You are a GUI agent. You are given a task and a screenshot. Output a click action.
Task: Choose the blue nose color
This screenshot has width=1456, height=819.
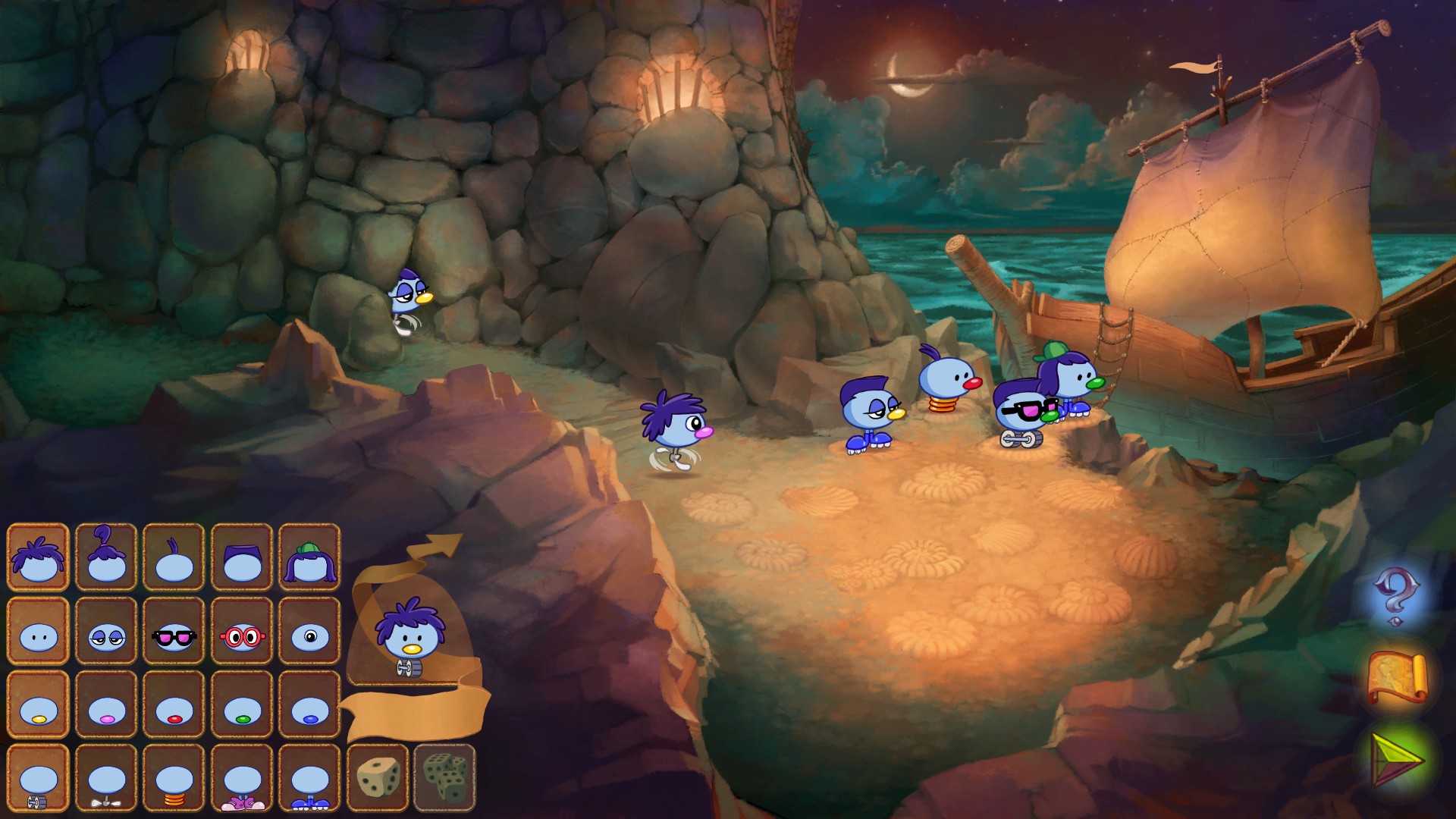309,704
